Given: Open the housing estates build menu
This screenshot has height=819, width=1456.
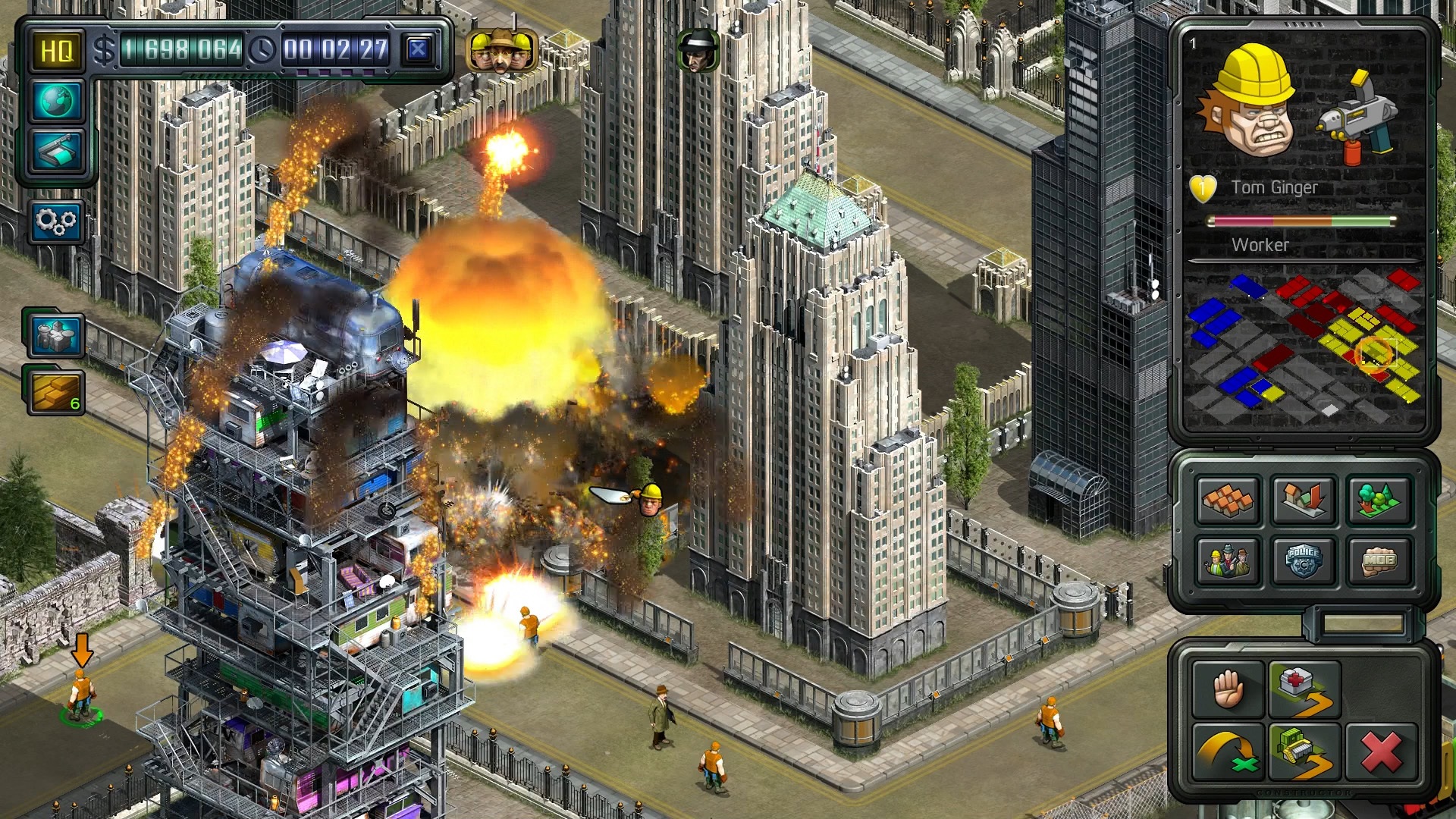Looking at the screenshot, I should pyautogui.click(x=1228, y=501).
